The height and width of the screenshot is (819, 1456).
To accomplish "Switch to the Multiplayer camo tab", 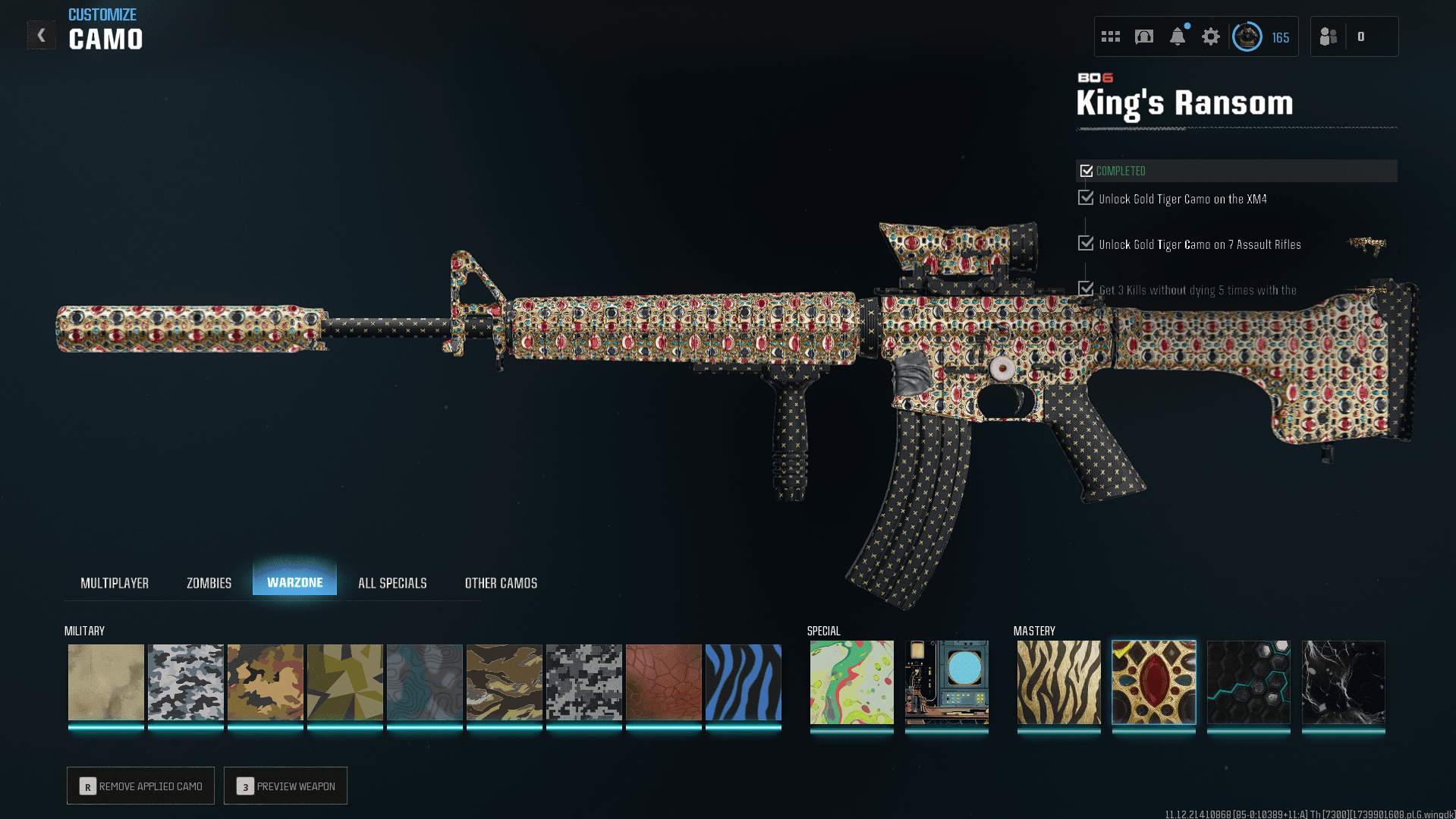I will point(115,583).
